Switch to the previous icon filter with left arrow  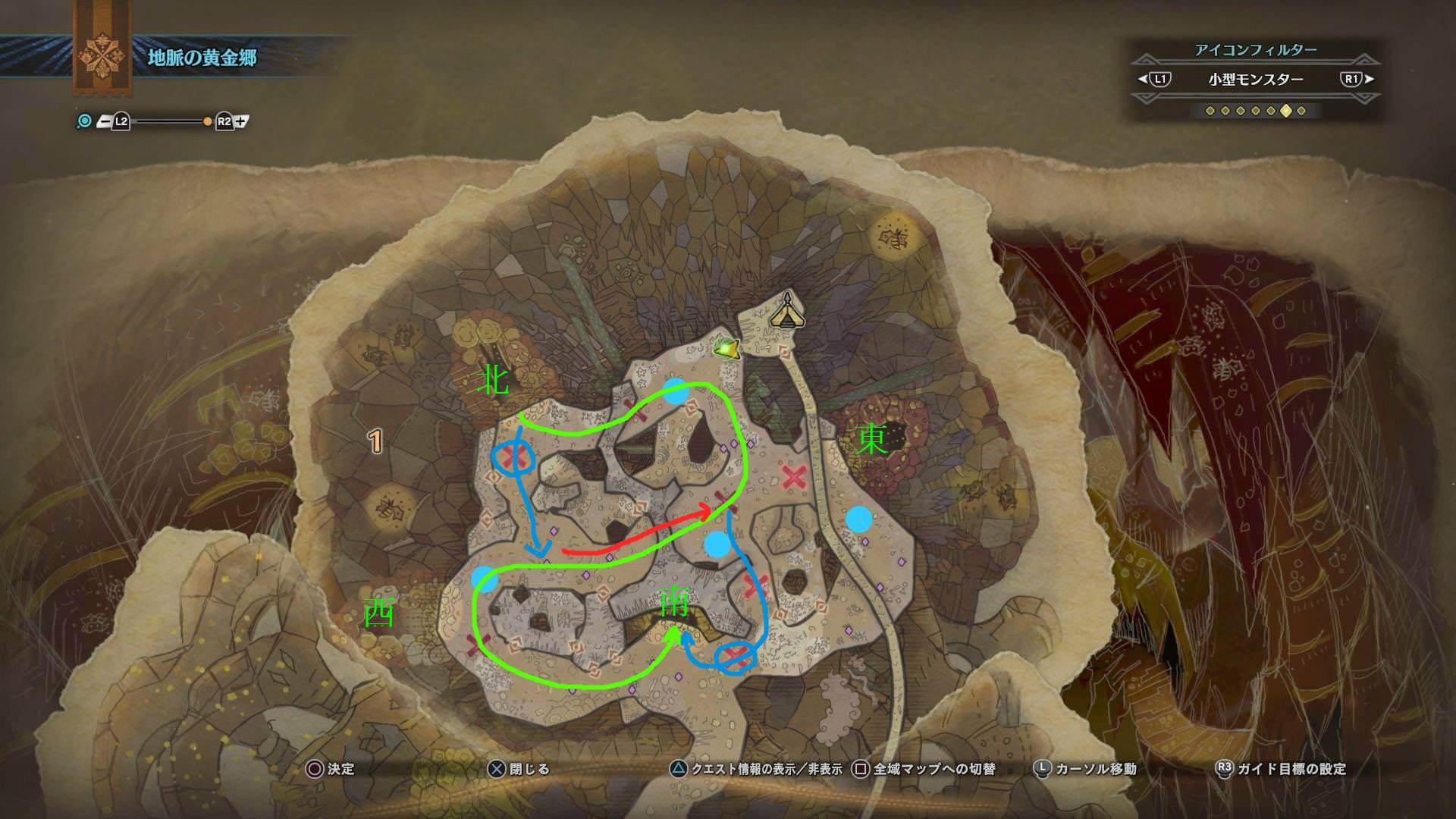coord(1143,79)
